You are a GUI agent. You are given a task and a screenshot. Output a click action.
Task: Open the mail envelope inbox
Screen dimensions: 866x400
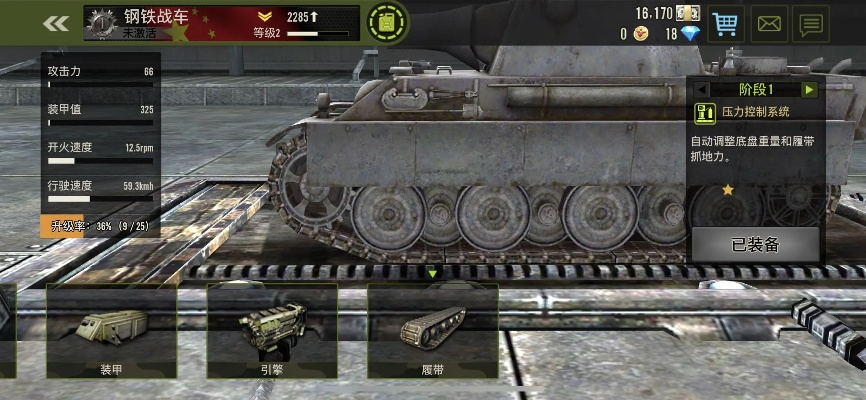[x=768, y=23]
